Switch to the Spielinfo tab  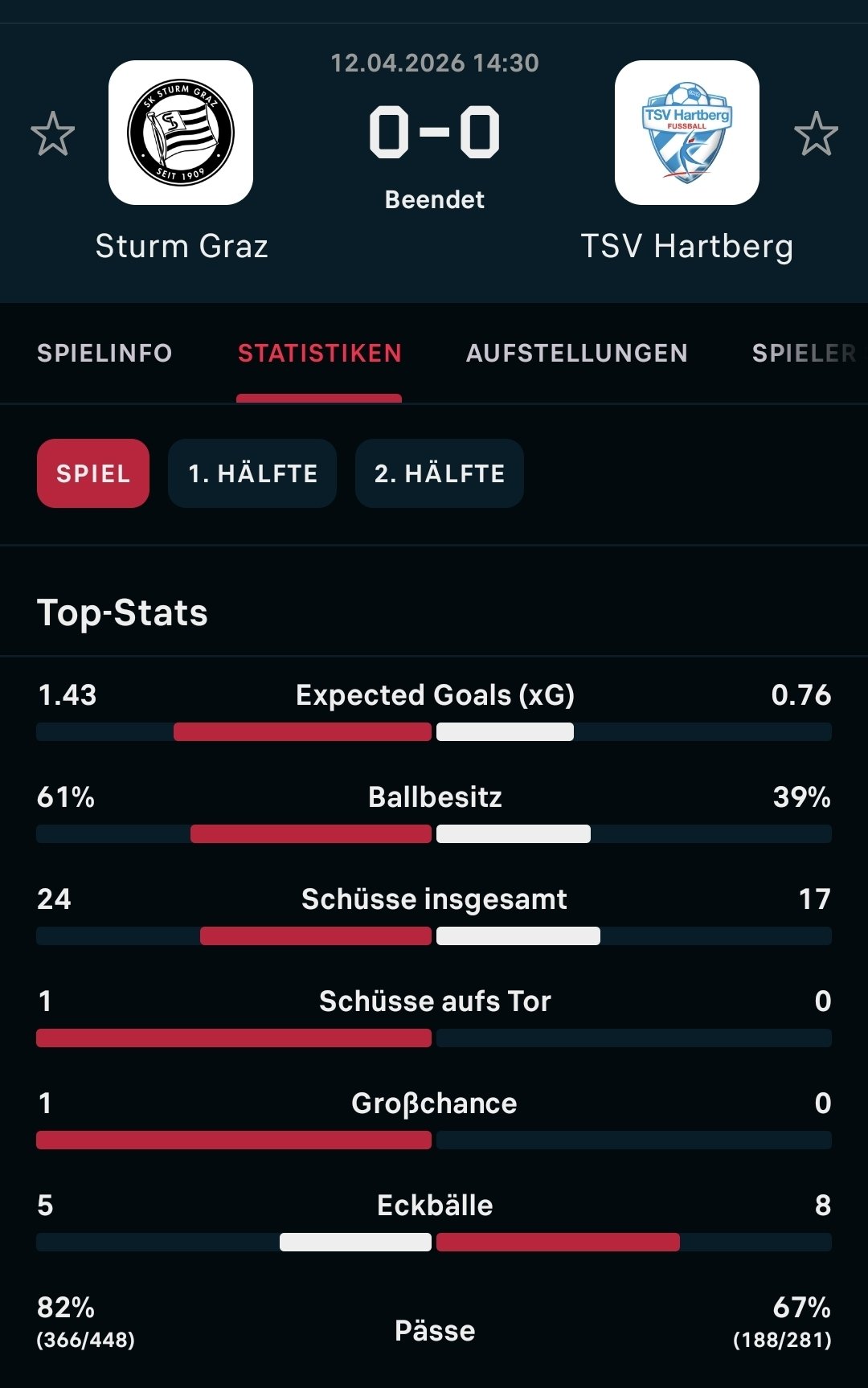pos(104,353)
